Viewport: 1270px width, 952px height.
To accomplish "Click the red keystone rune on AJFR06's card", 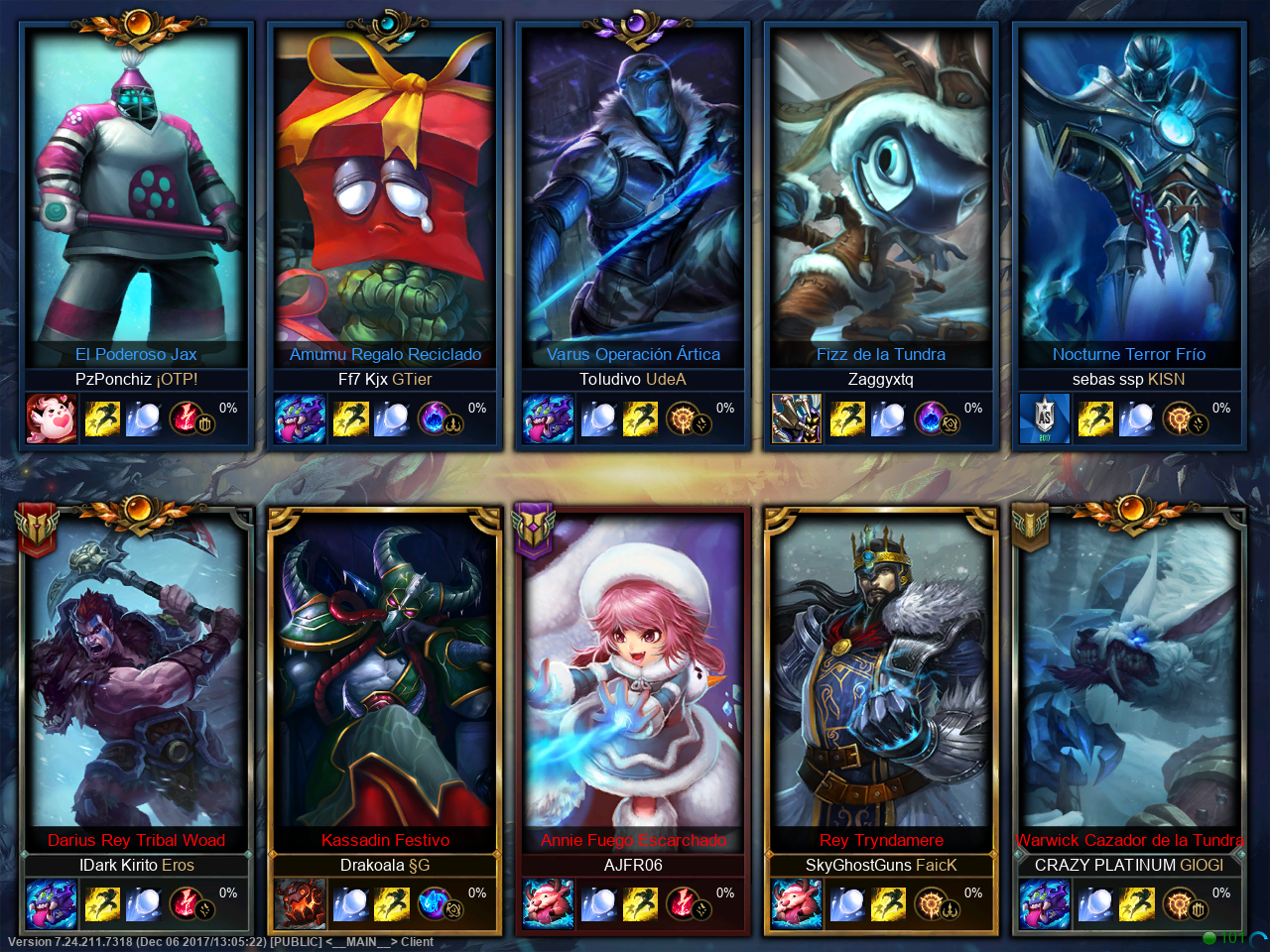I will [682, 902].
